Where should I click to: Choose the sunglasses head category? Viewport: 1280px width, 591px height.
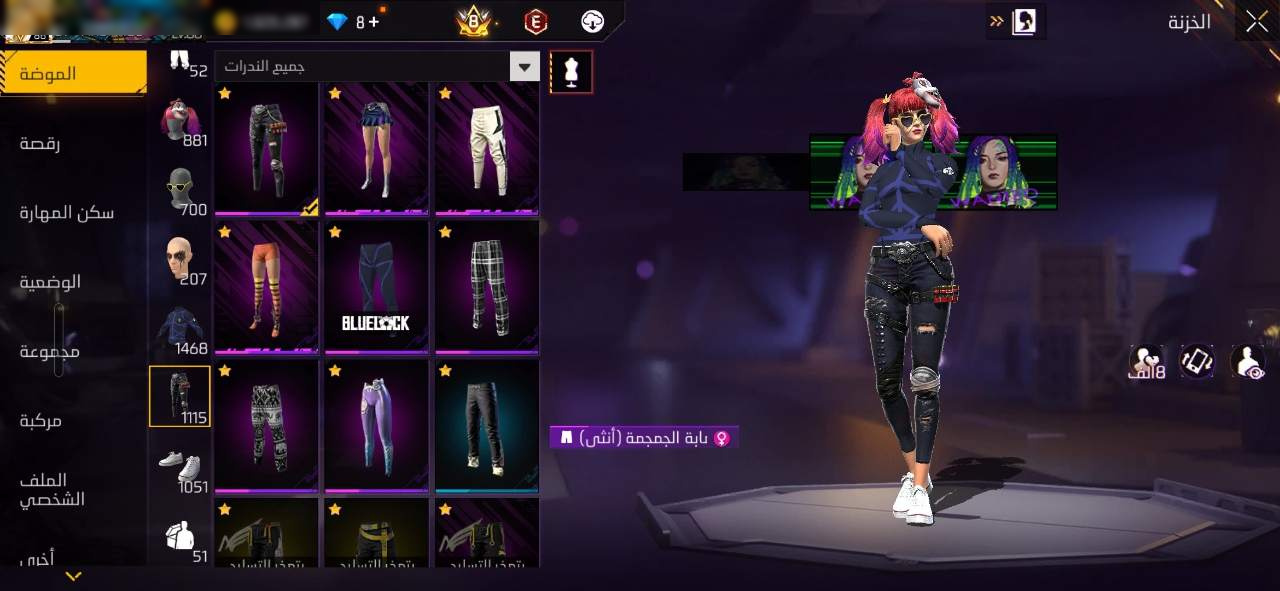[x=180, y=190]
